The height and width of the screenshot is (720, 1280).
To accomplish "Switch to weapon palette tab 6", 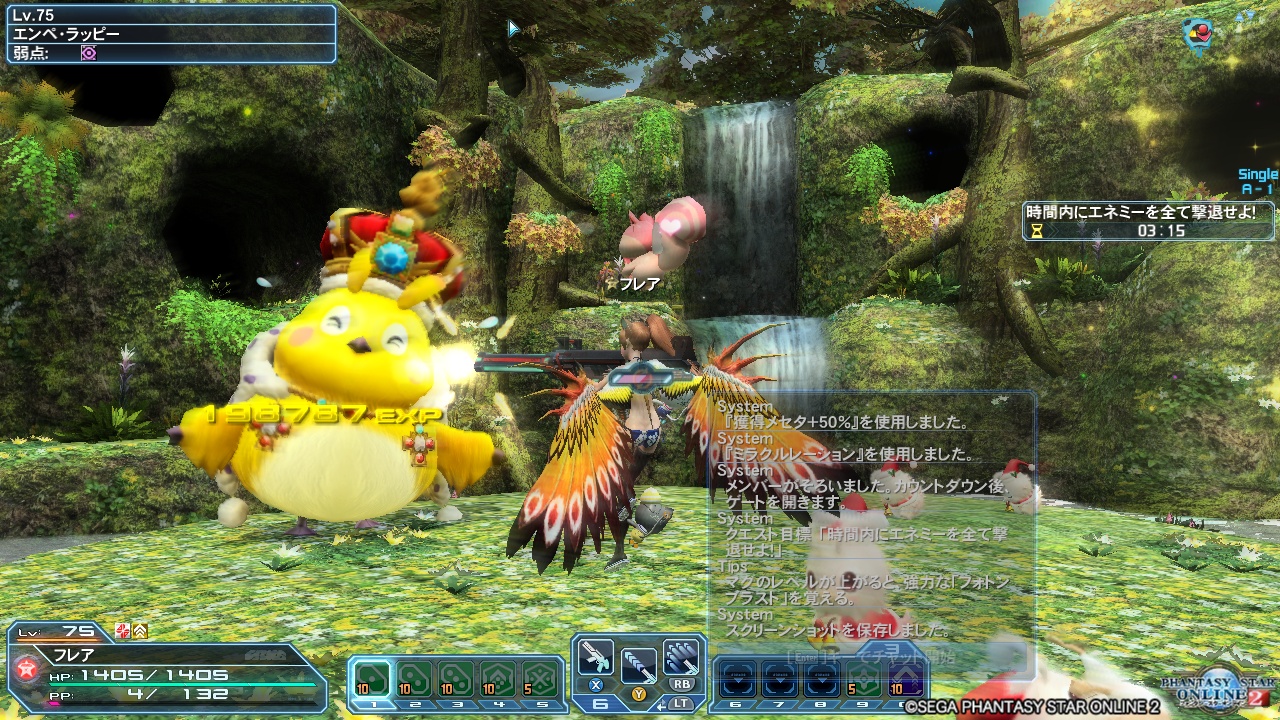I will (600, 705).
